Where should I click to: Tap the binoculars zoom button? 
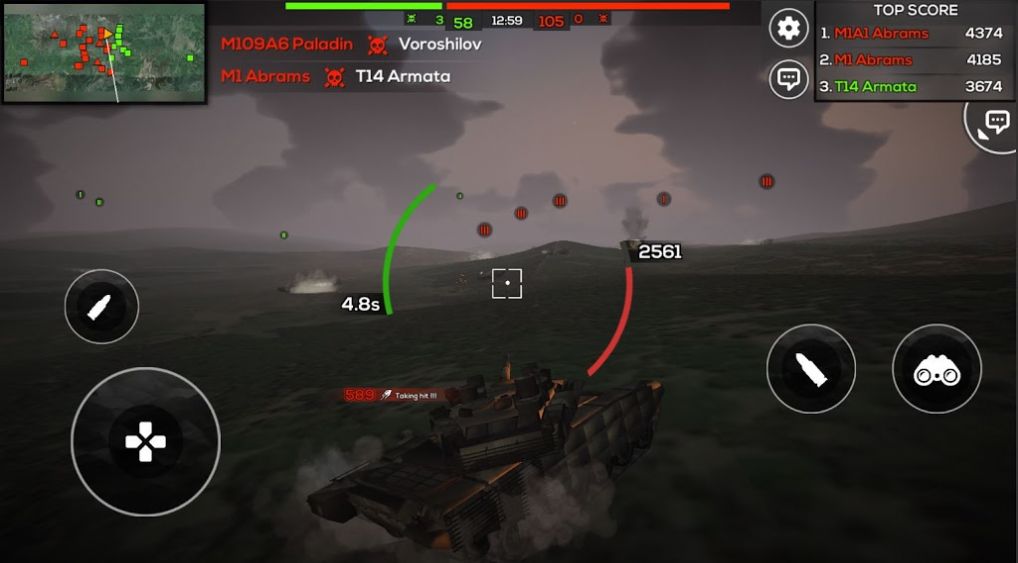(937, 369)
